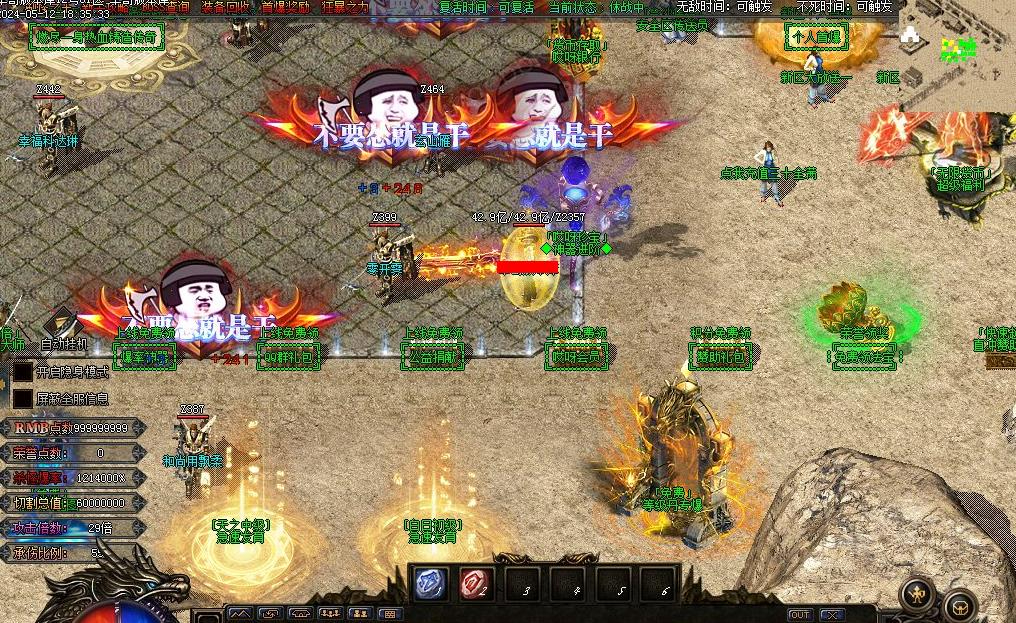Screen dimensions: 1016x623
Task: Click the mountain-shaped button on bottom toolbar
Action: (240, 614)
